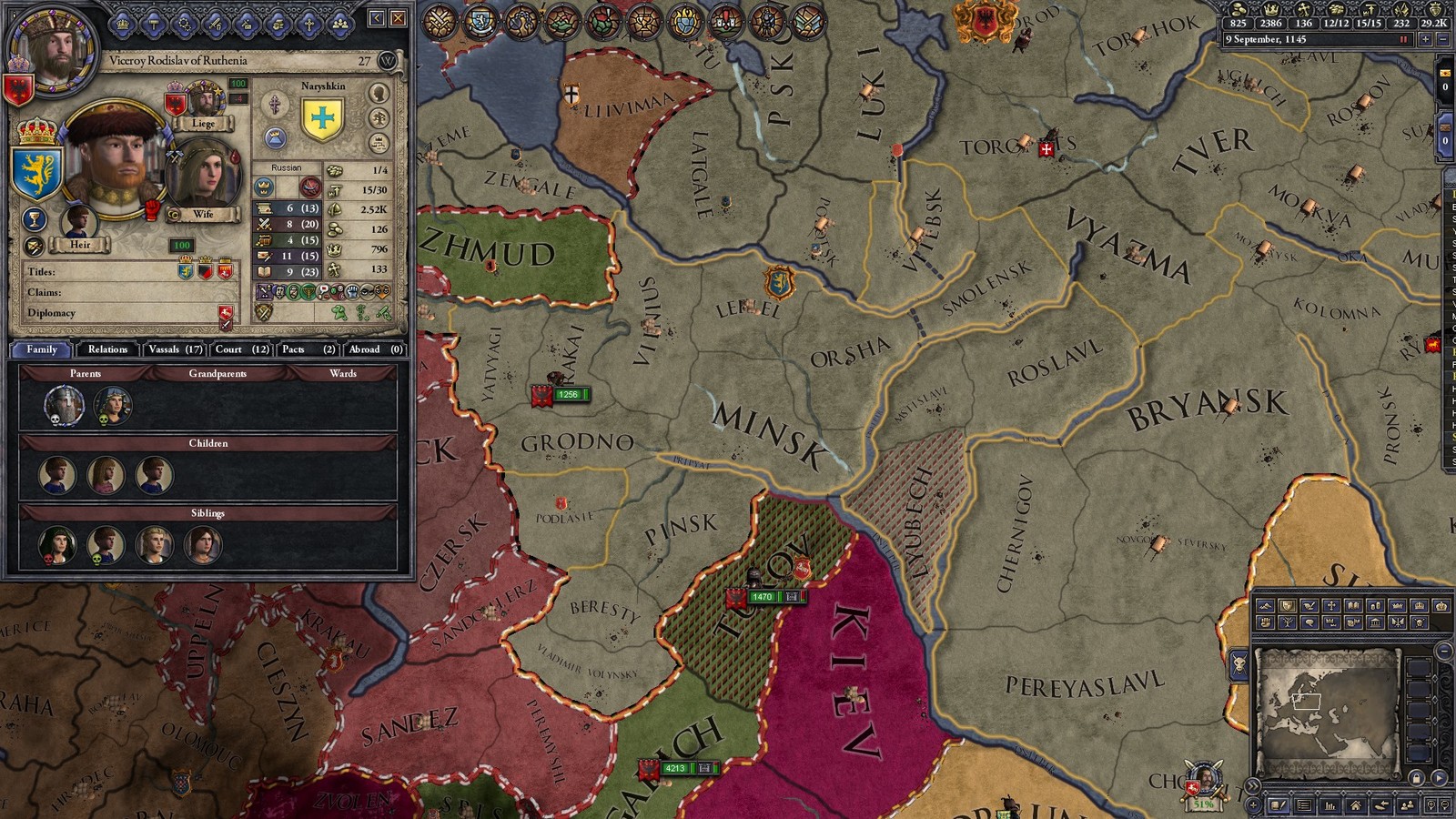Open the Heir portrait
This screenshot has height=819, width=1456.
click(79, 222)
